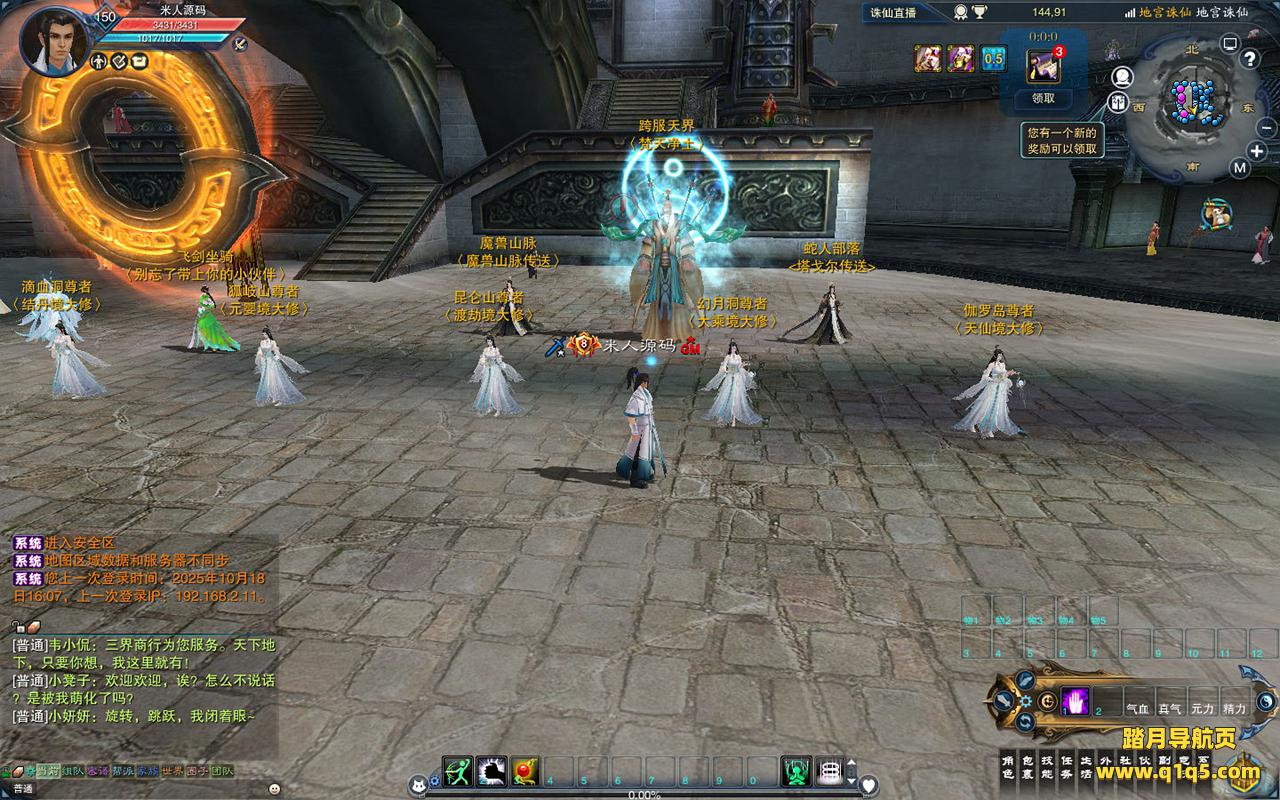This screenshot has height=800, width=1280.
Task: Open the reward icon with the red 3 badge
Action: pos(1043,65)
